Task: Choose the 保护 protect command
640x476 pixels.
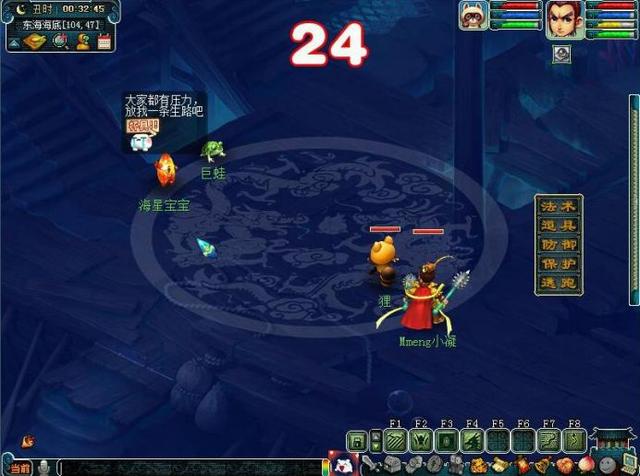Action: (559, 263)
